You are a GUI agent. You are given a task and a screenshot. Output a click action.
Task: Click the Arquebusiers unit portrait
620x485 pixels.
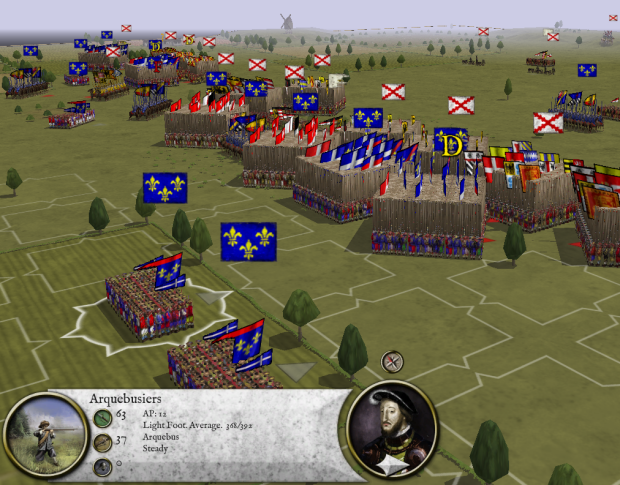click(x=44, y=436)
